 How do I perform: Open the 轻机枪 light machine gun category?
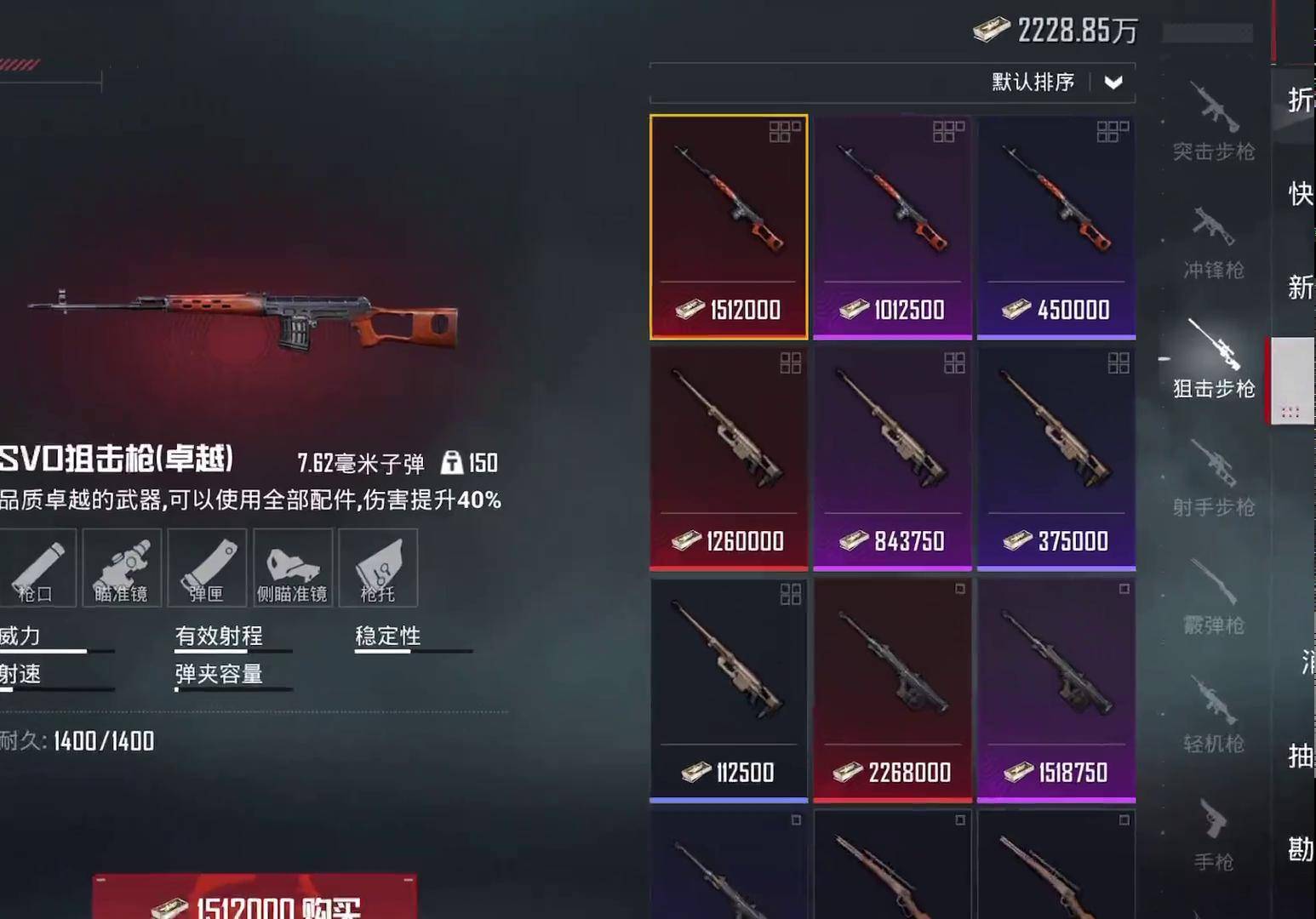pos(1214,715)
